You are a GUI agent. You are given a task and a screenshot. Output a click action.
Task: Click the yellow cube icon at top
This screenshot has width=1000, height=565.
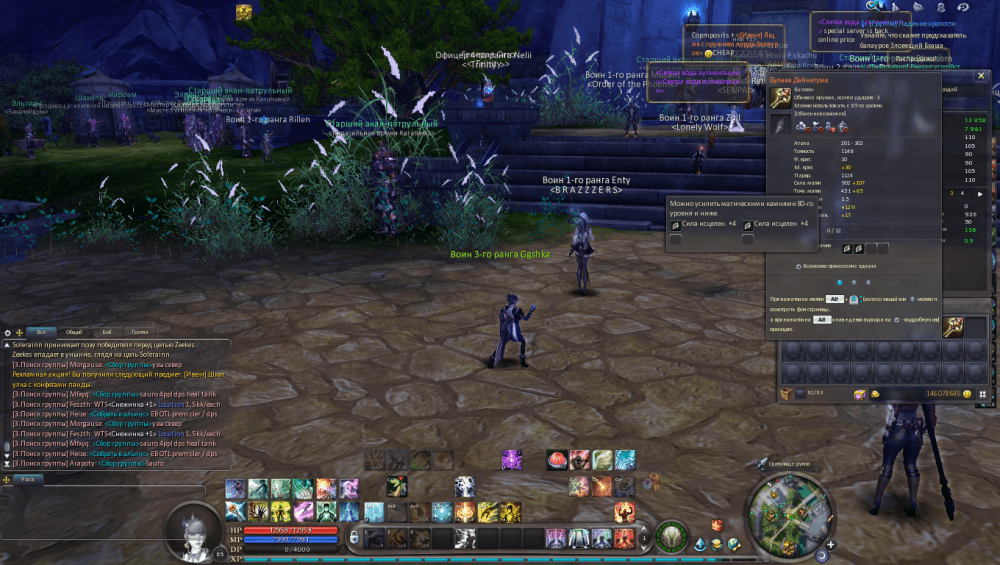(243, 12)
